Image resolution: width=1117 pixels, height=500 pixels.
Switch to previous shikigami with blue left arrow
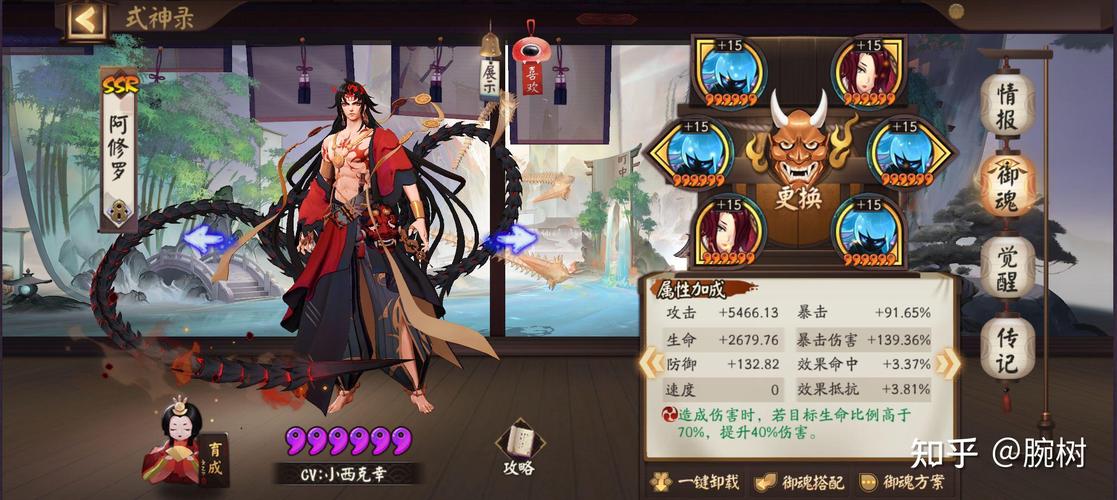(x=207, y=238)
